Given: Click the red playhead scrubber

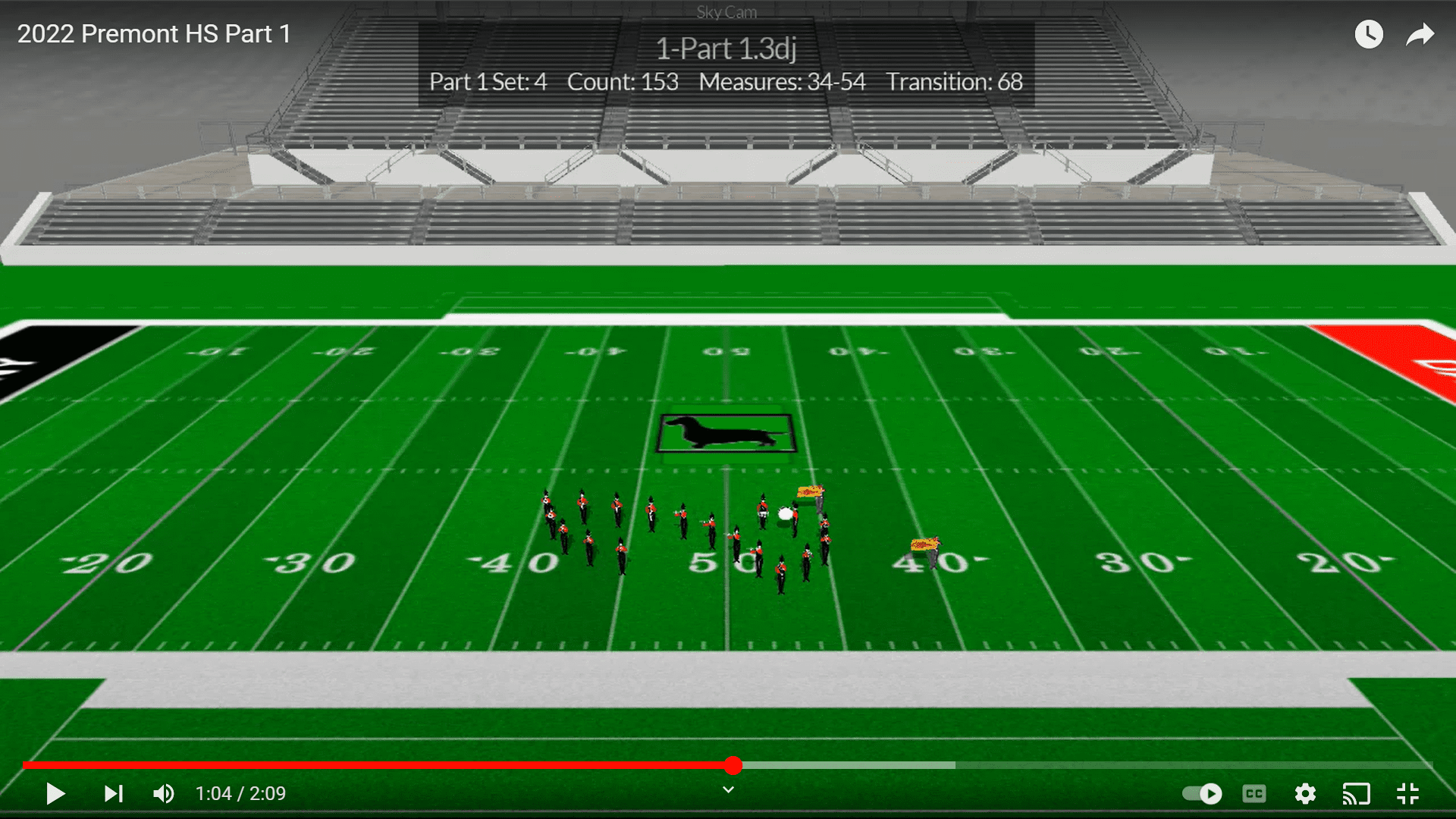Looking at the screenshot, I should coord(733,766).
